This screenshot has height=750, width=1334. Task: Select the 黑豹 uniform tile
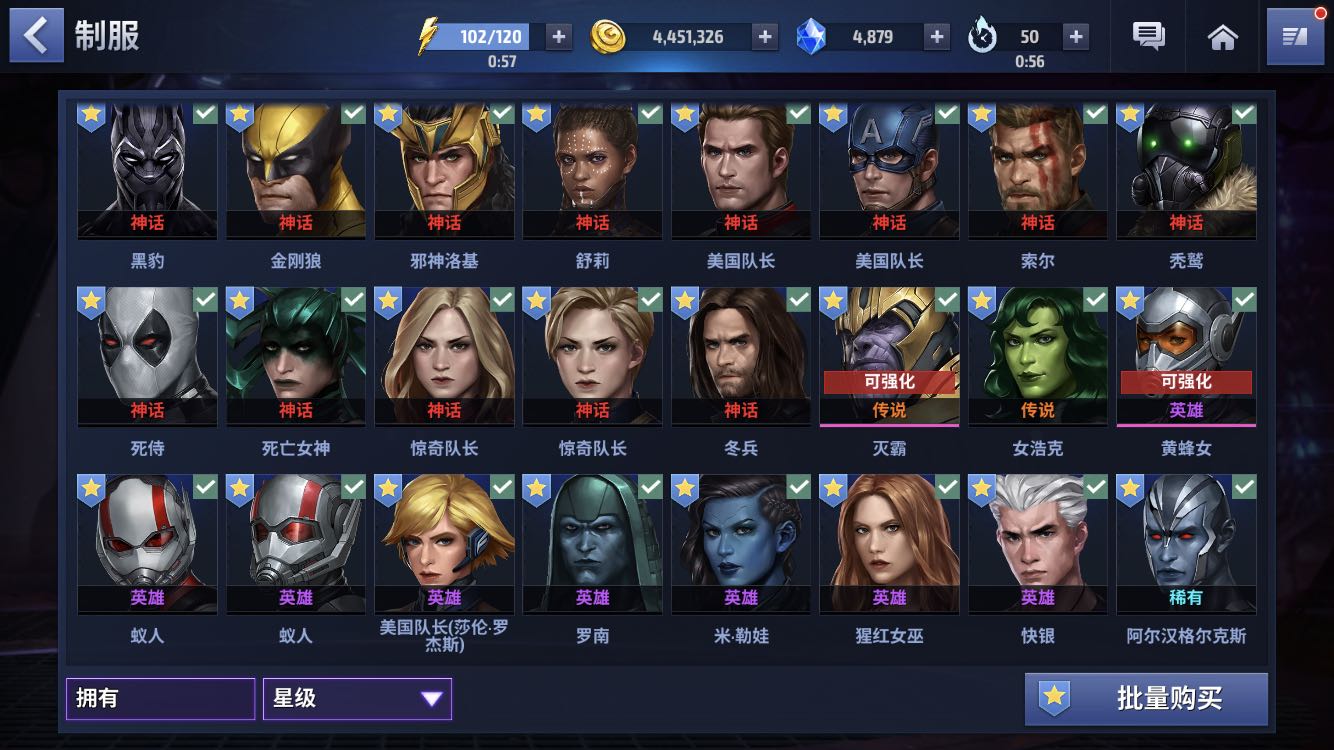(x=148, y=171)
